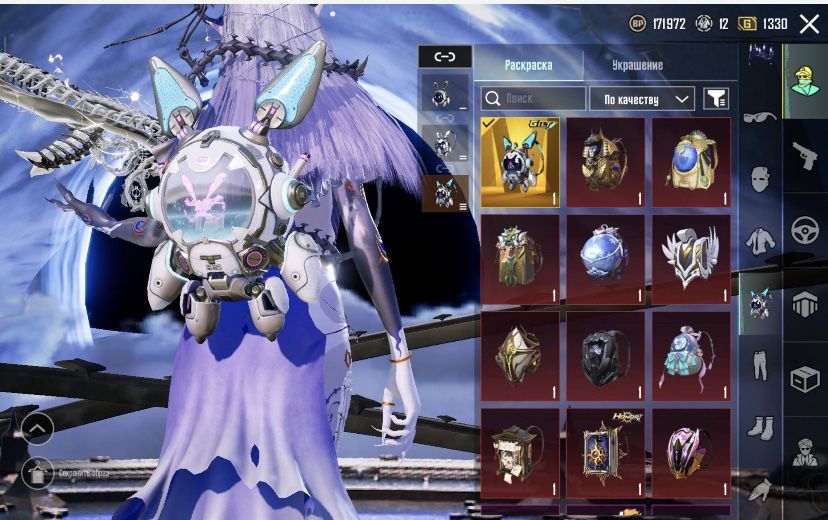Viewport: 828px width, 520px height.
Task: Open the Украшение tab
Action: pos(637,65)
